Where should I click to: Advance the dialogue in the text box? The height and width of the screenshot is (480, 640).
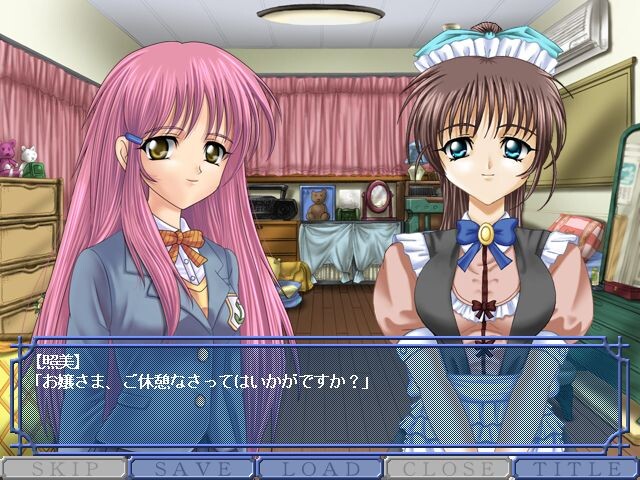point(320,400)
